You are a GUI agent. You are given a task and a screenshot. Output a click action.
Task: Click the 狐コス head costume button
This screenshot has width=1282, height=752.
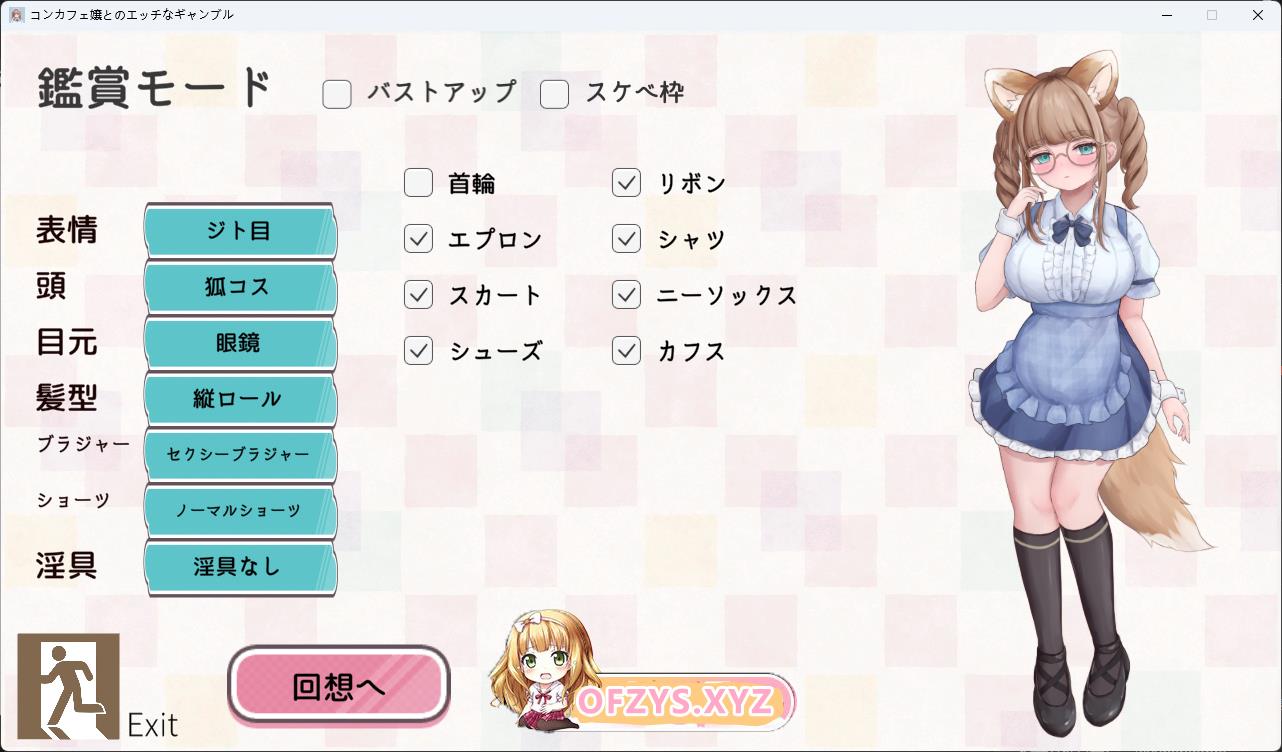tap(239, 287)
